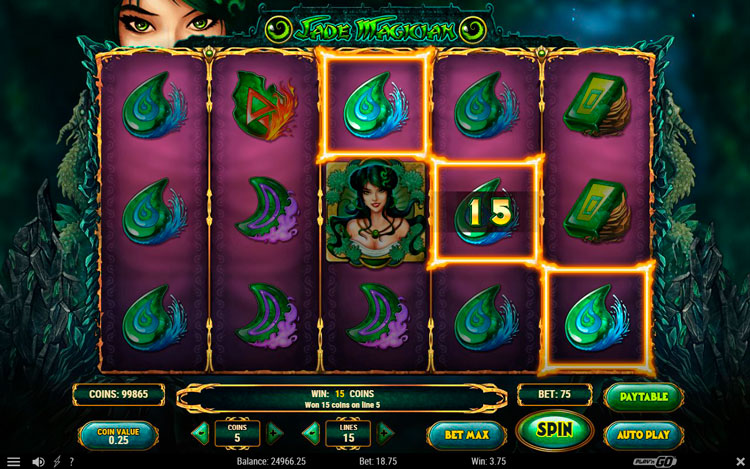The height and width of the screenshot is (469, 750).
Task: Toggle the lightning bolt fast play
Action: tap(57, 461)
